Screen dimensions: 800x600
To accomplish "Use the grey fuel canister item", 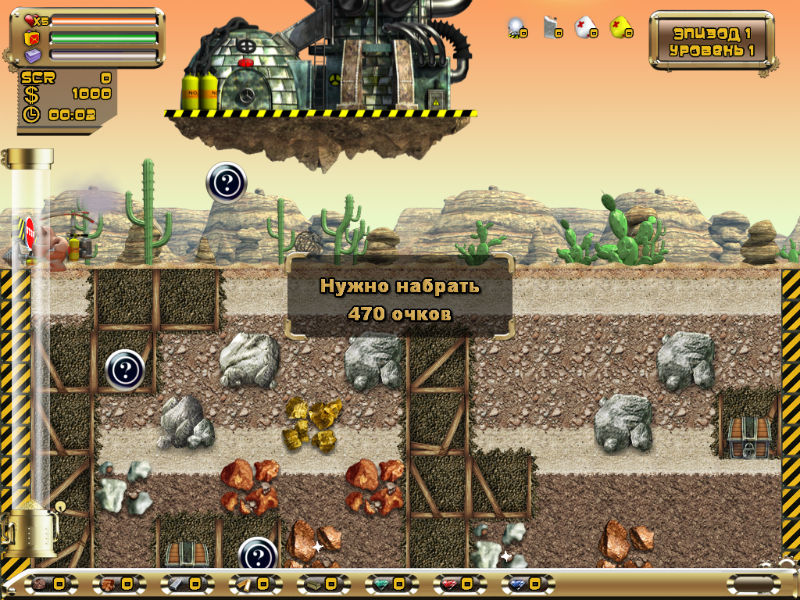I will [550, 27].
